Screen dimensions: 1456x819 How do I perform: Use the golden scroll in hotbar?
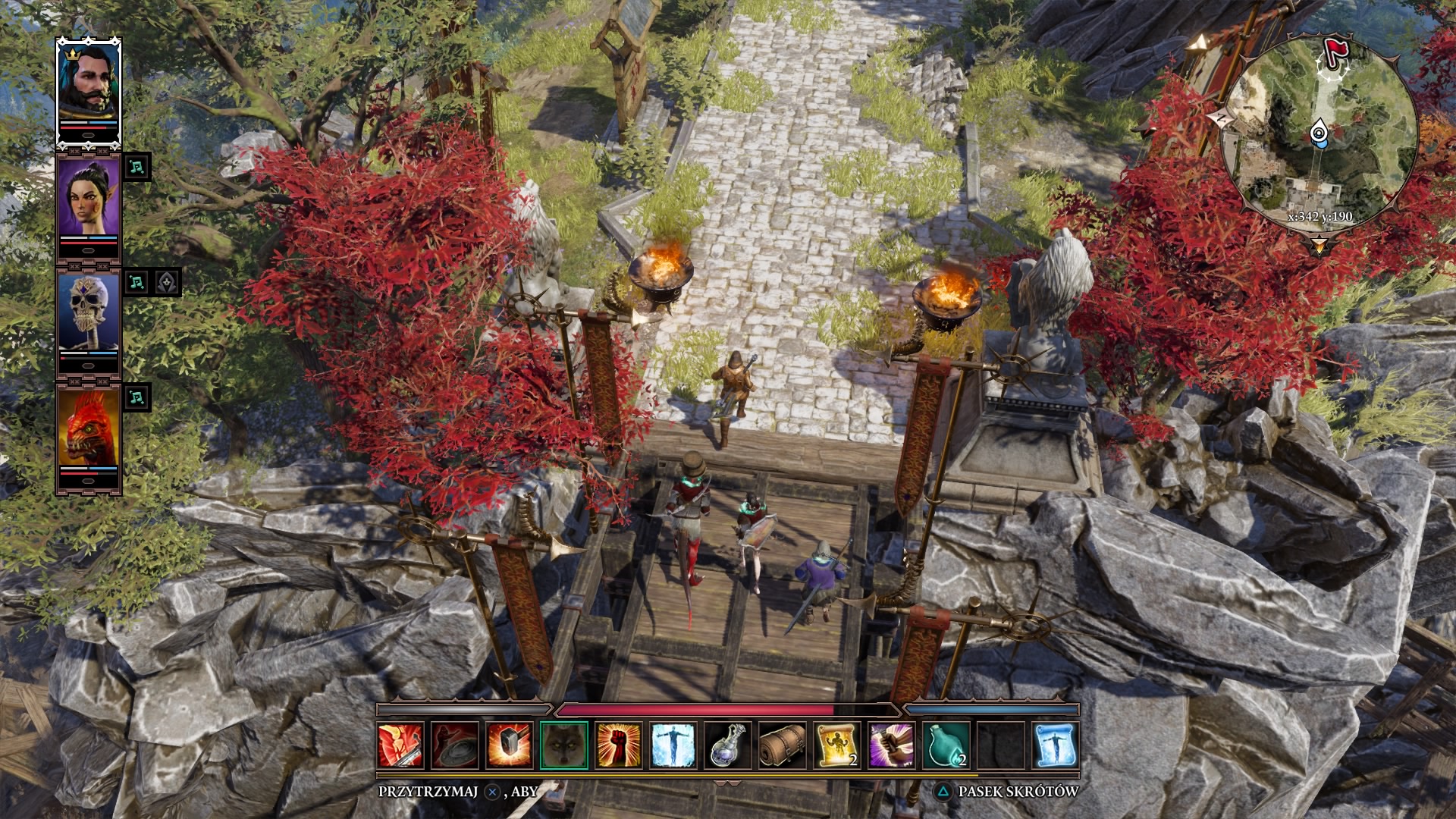point(836,745)
